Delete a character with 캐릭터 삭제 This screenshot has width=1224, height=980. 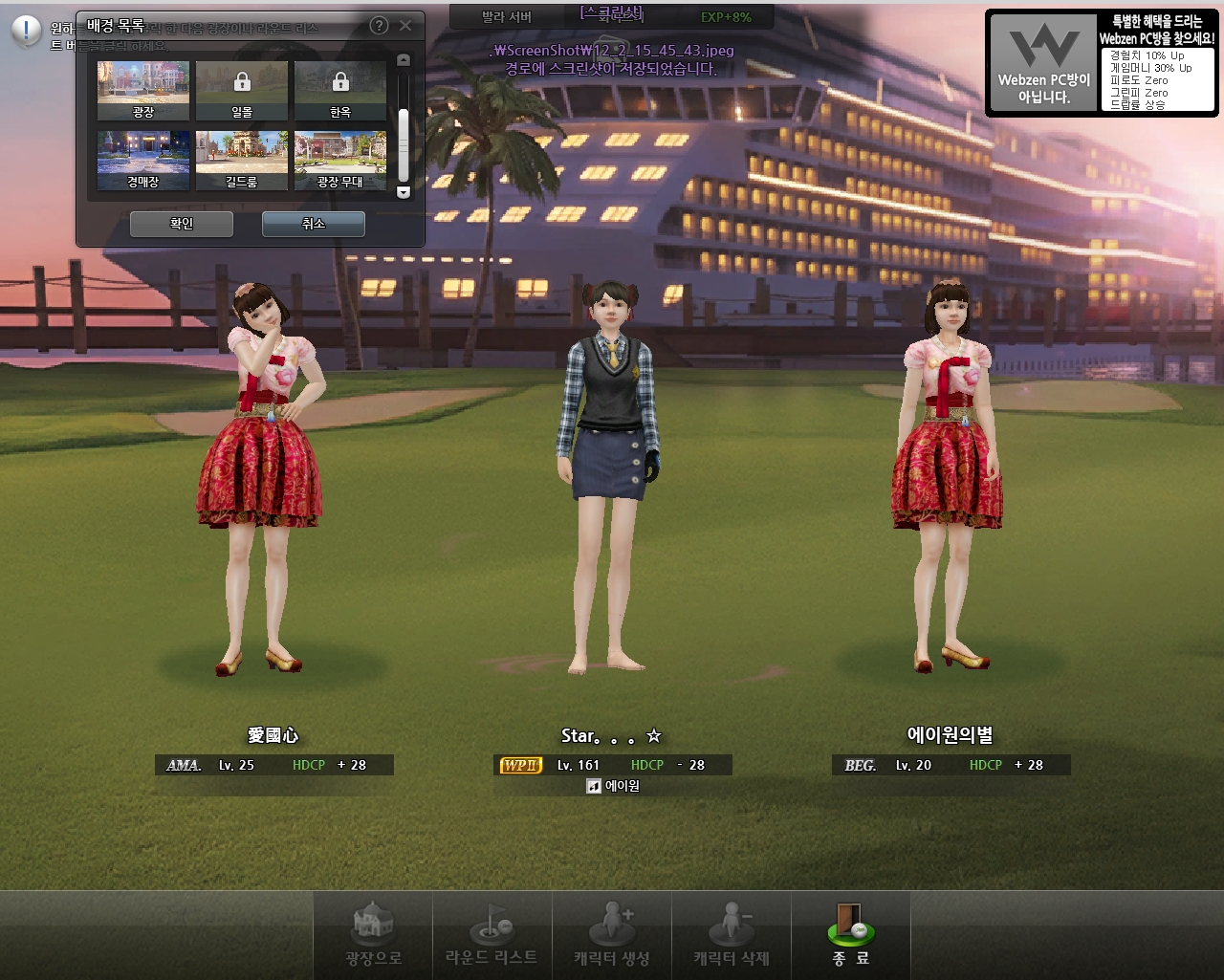pos(732,935)
